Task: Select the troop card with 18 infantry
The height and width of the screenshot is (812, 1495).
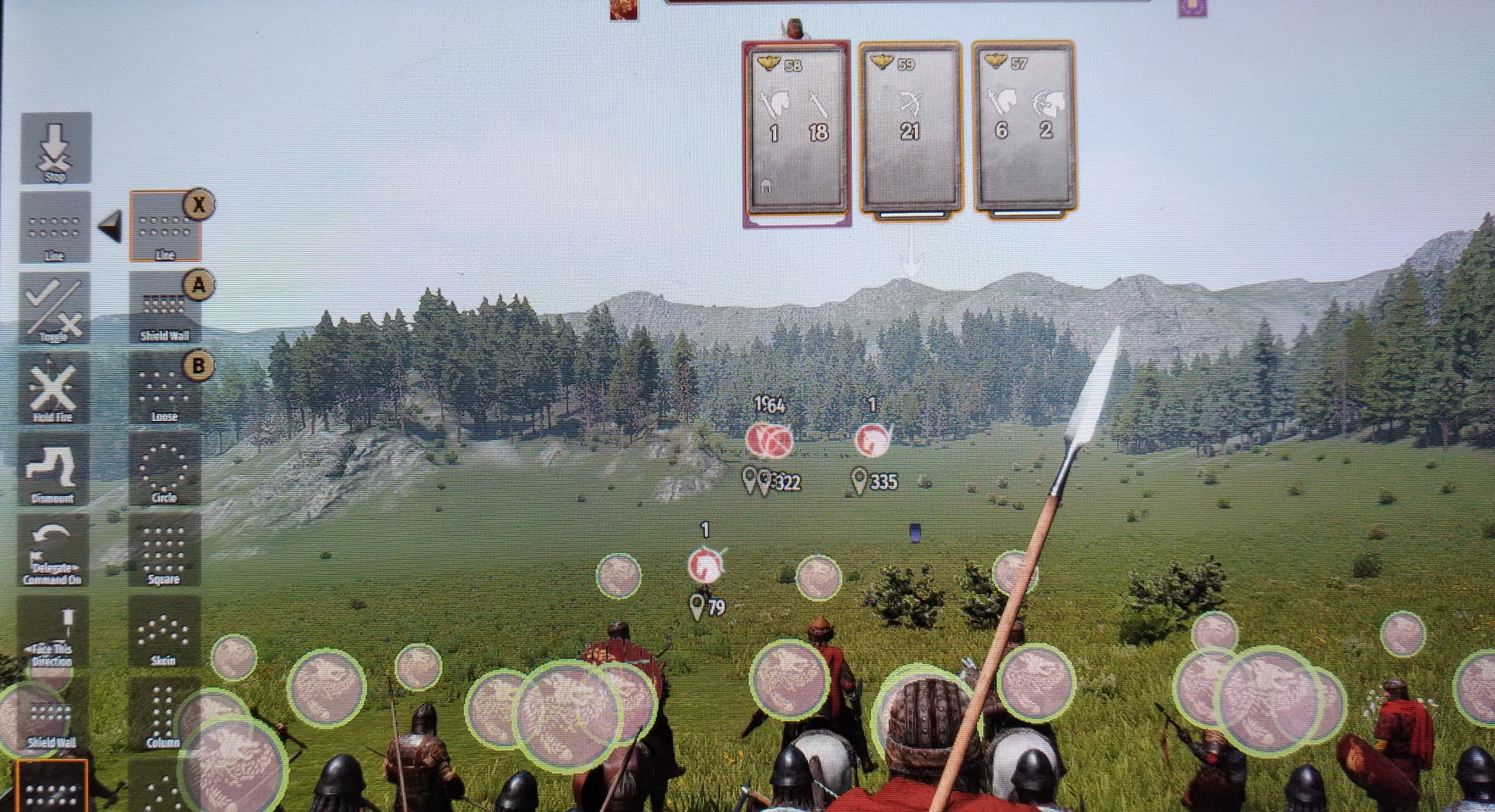Action: tap(796, 131)
